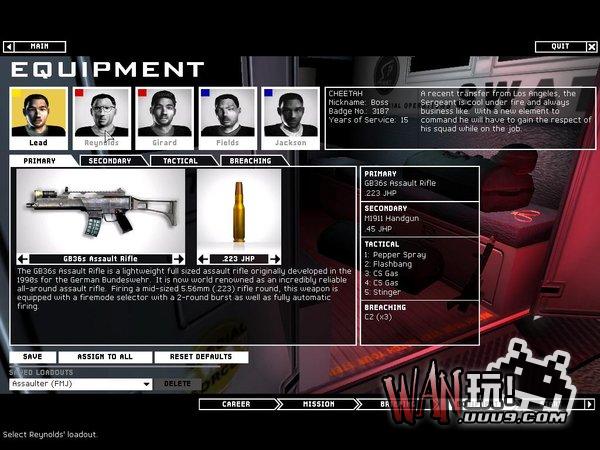Switch to the Breaching tab
Screen dimensions: 600x450
(x=249, y=161)
